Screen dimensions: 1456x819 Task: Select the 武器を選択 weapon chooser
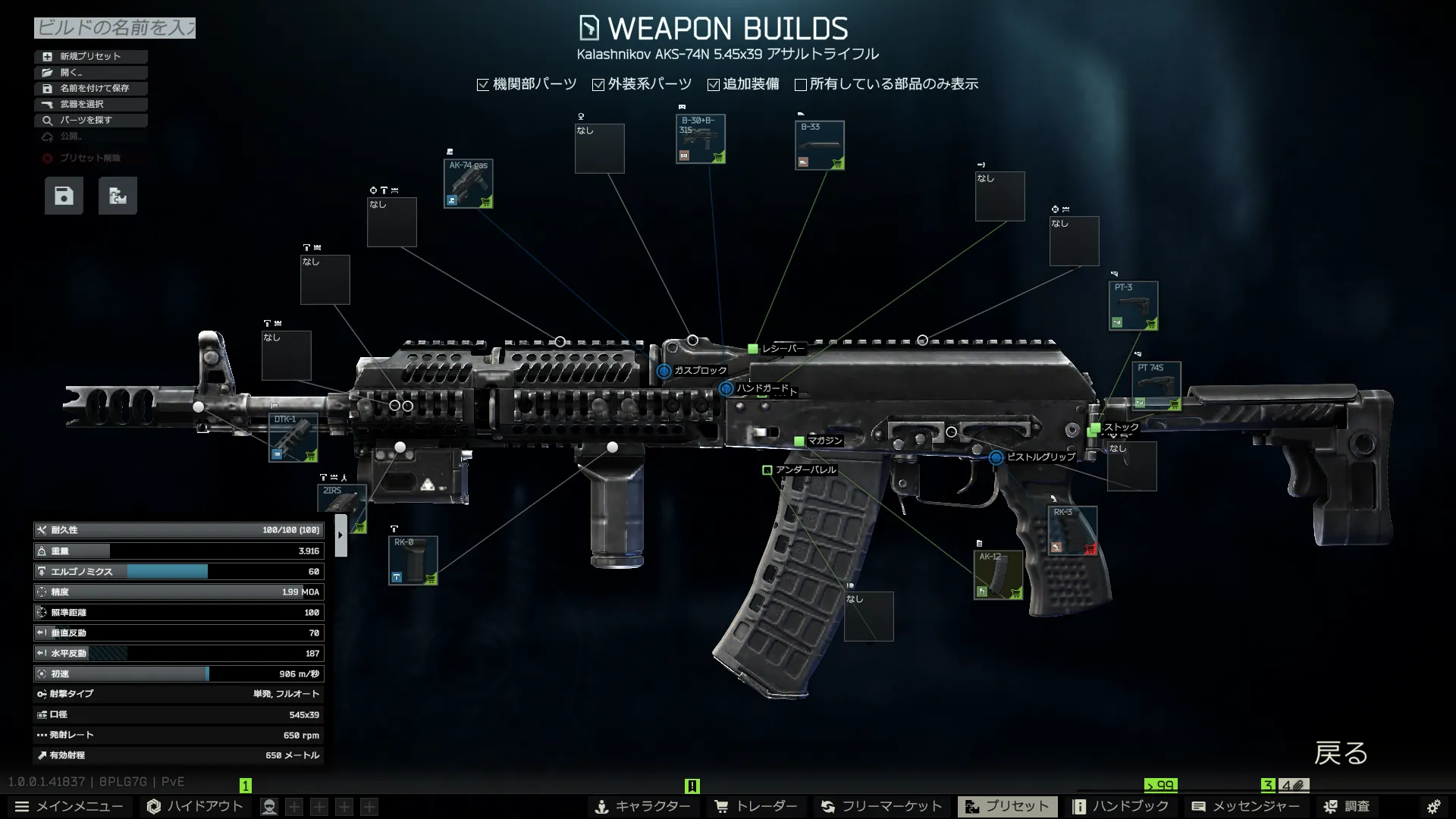coord(90,104)
